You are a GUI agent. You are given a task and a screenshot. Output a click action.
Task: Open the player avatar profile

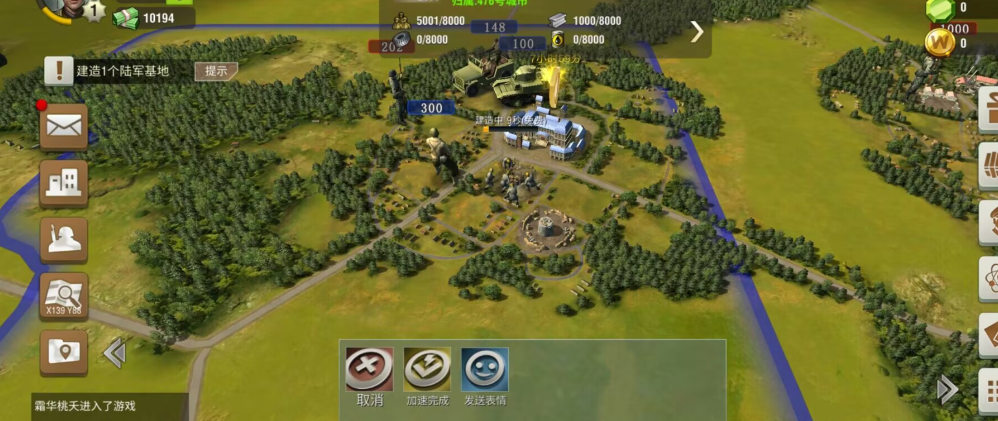click(62, 8)
